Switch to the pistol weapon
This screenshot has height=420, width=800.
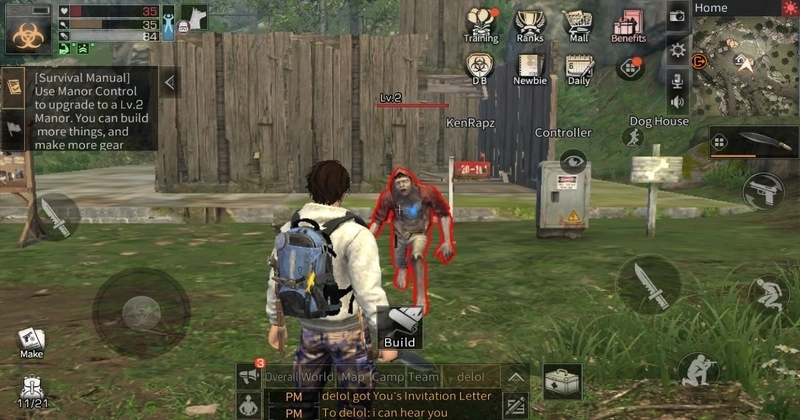click(x=762, y=190)
